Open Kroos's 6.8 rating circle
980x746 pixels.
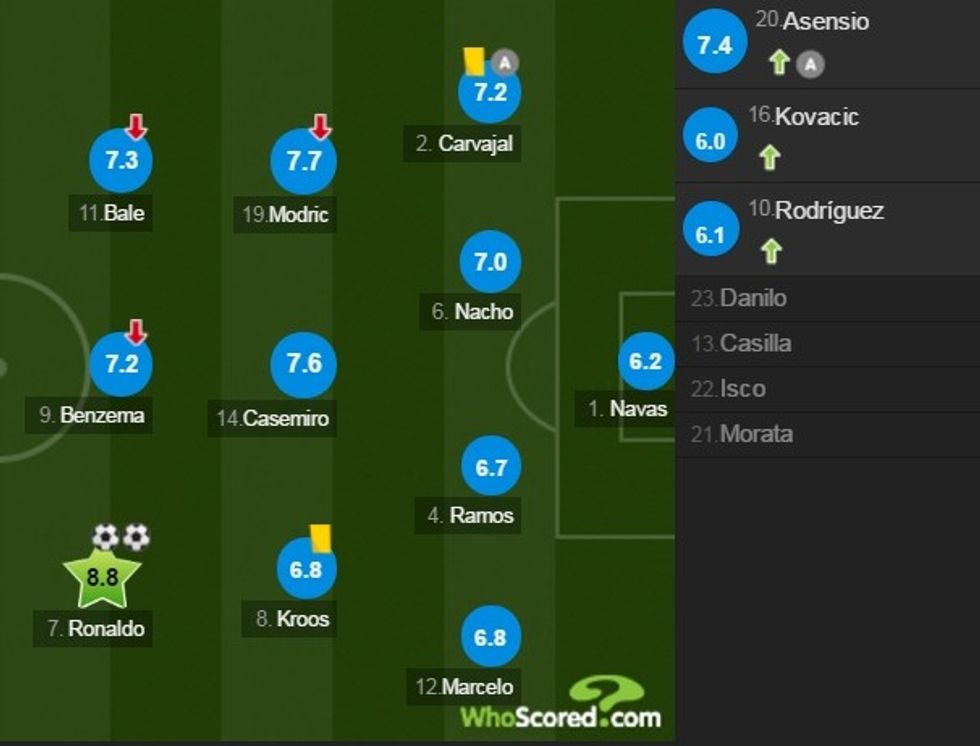tap(306, 568)
